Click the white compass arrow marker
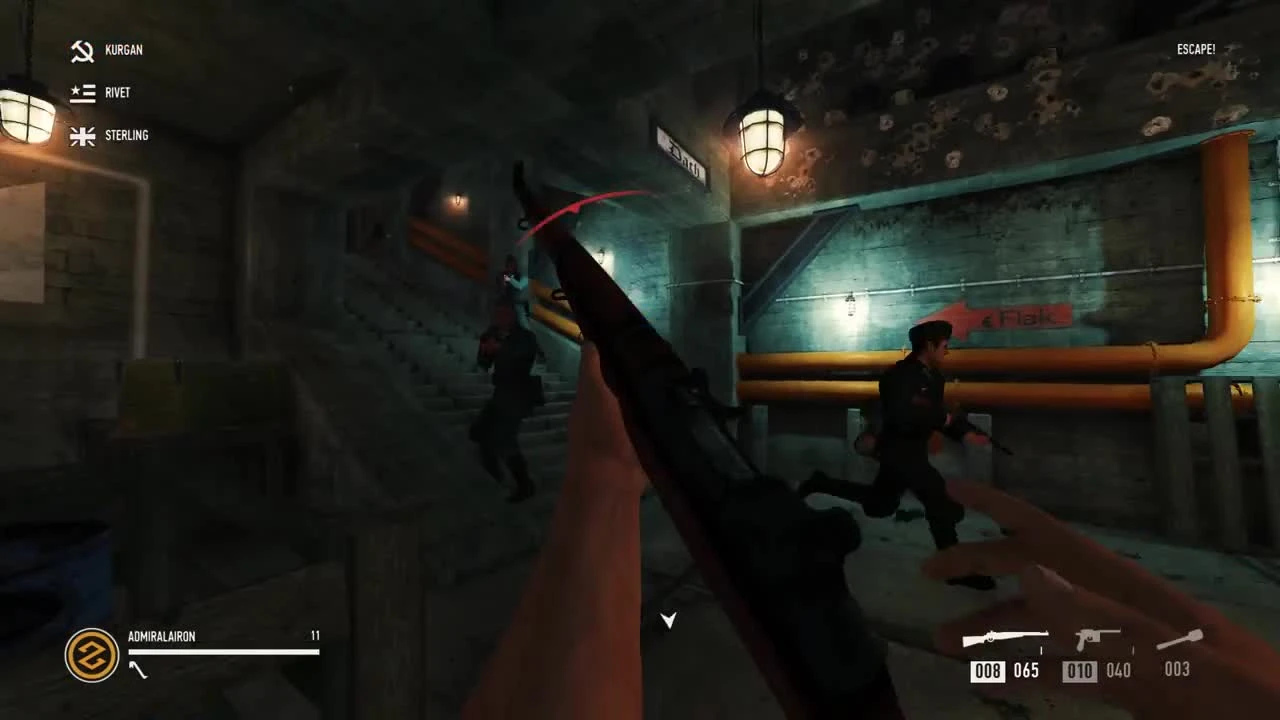This screenshot has width=1280, height=720. click(668, 621)
